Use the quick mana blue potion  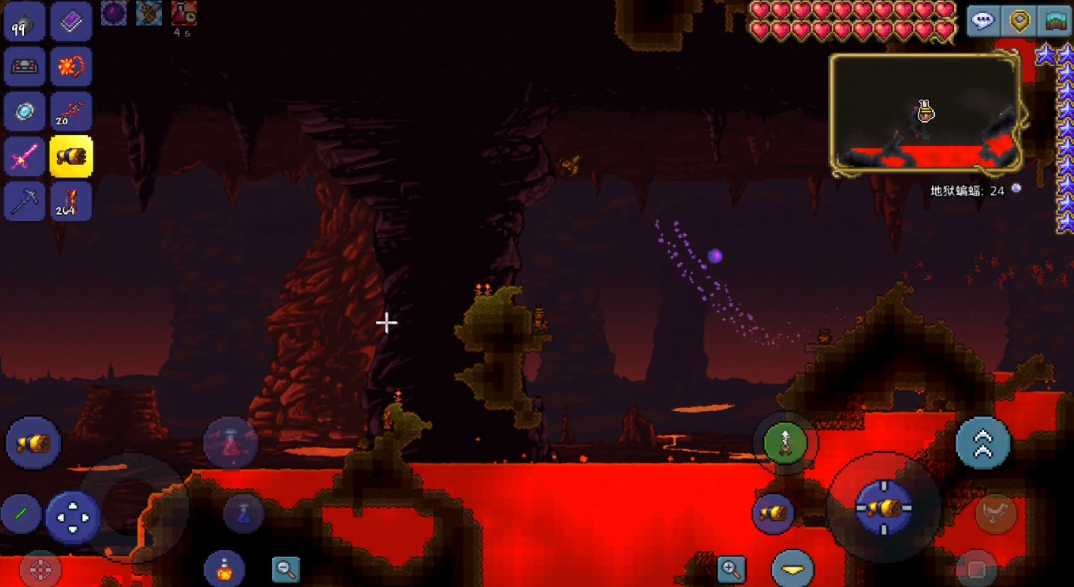(x=243, y=513)
